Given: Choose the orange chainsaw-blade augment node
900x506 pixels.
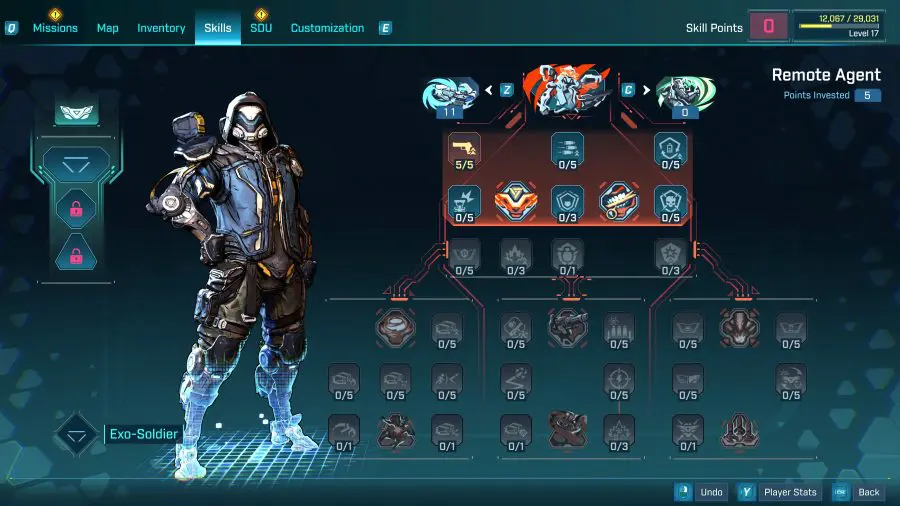Looking at the screenshot, I should coord(618,201).
